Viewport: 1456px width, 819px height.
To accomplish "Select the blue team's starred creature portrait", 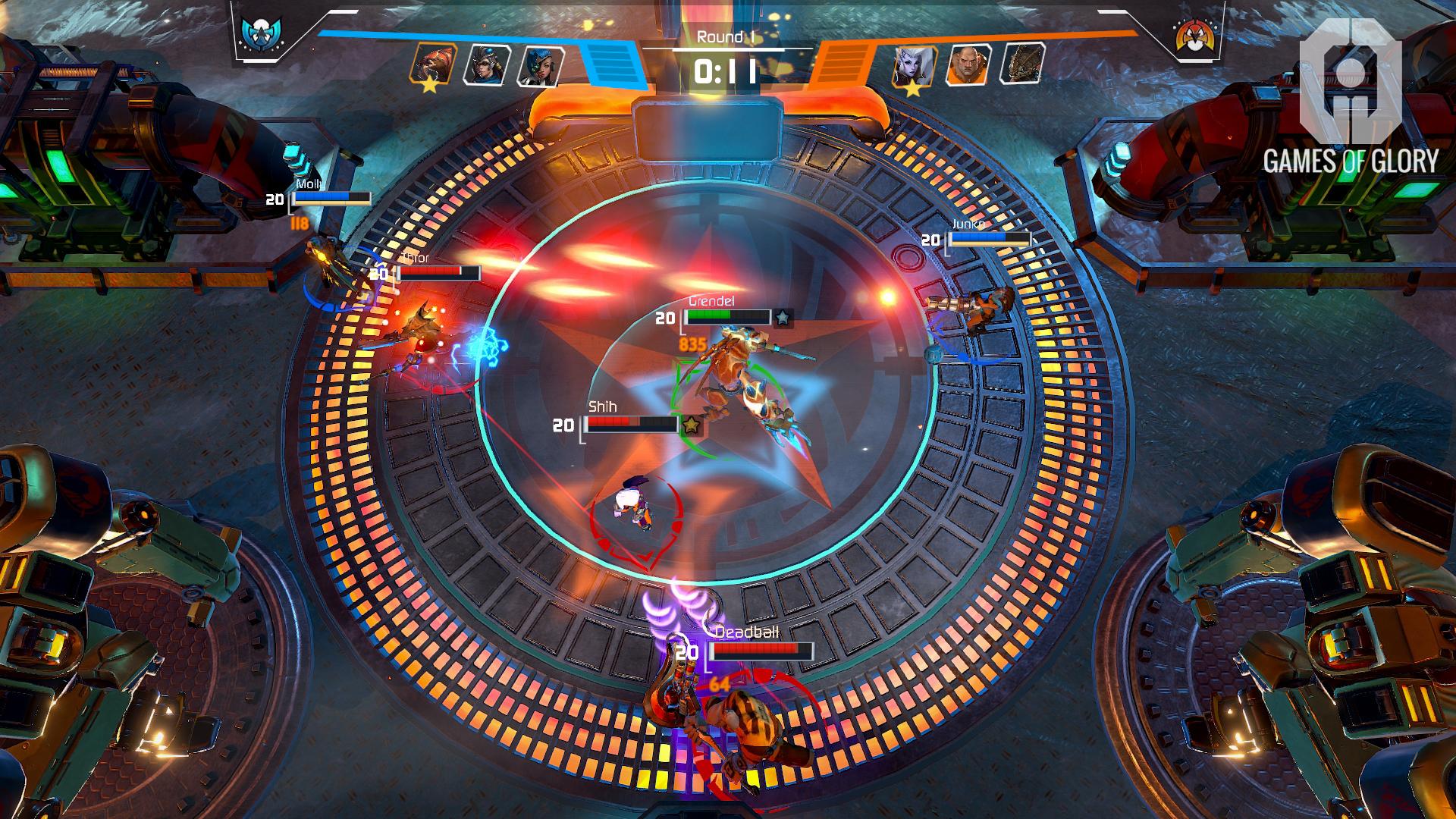I will 433,62.
